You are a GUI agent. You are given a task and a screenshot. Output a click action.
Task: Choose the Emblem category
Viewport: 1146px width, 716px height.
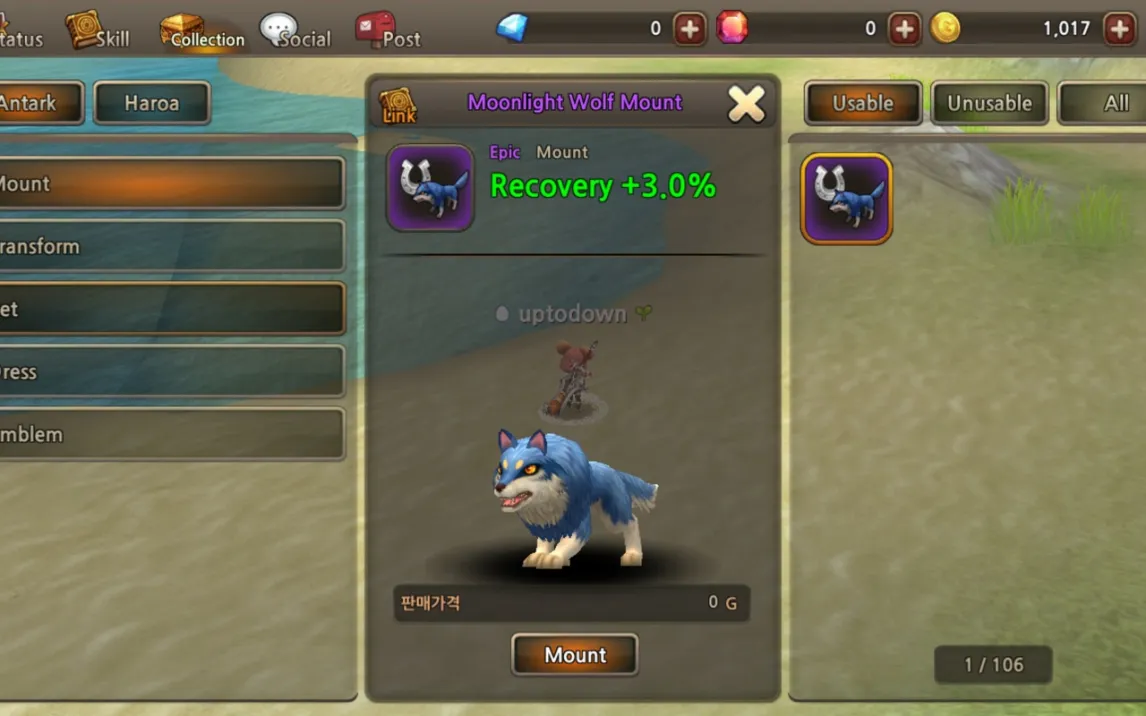coord(170,434)
